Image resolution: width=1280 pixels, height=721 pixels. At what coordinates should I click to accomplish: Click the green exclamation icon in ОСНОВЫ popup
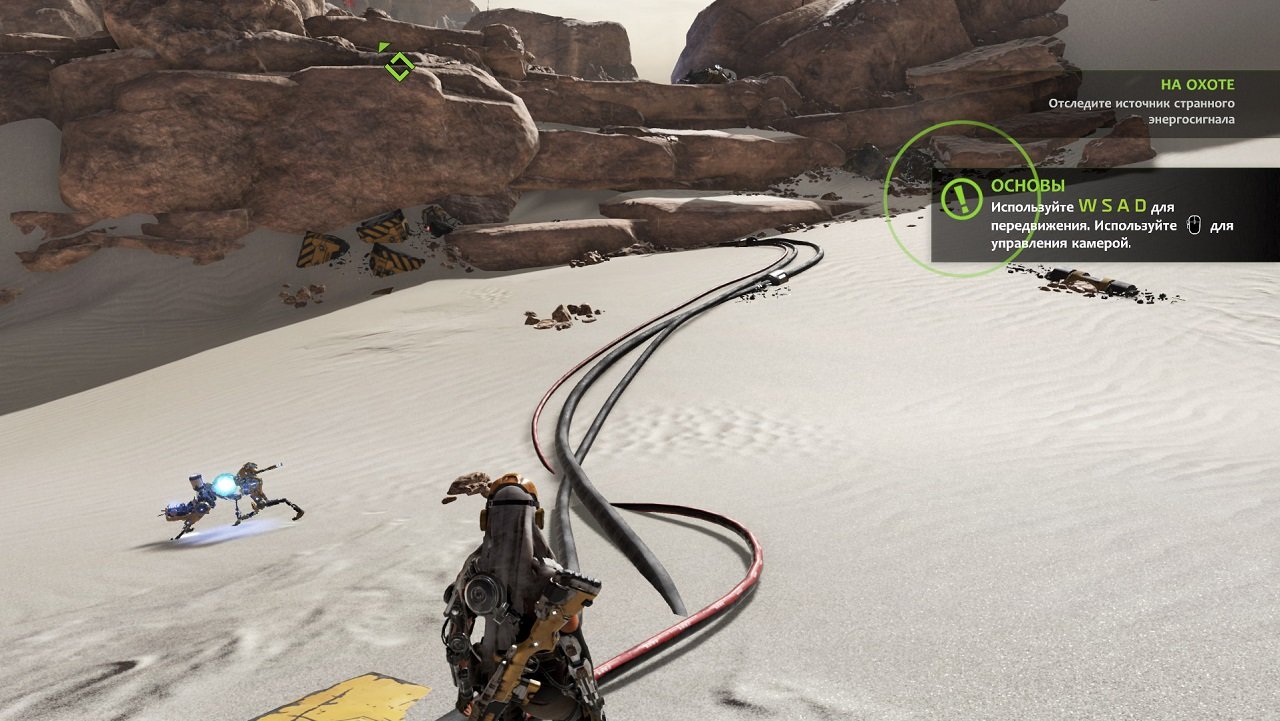960,195
